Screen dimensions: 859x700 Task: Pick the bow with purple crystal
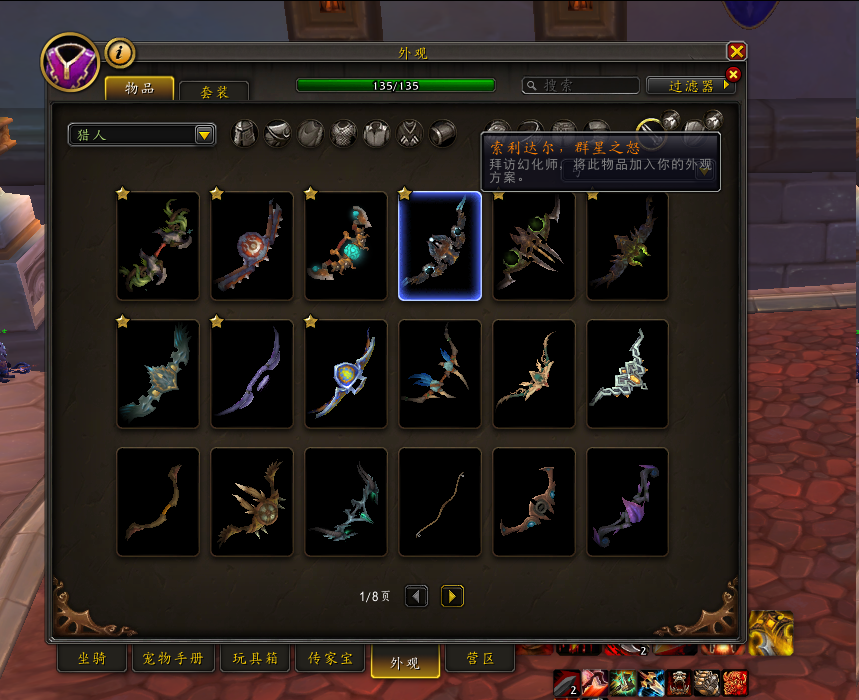pyautogui.click(x=628, y=502)
